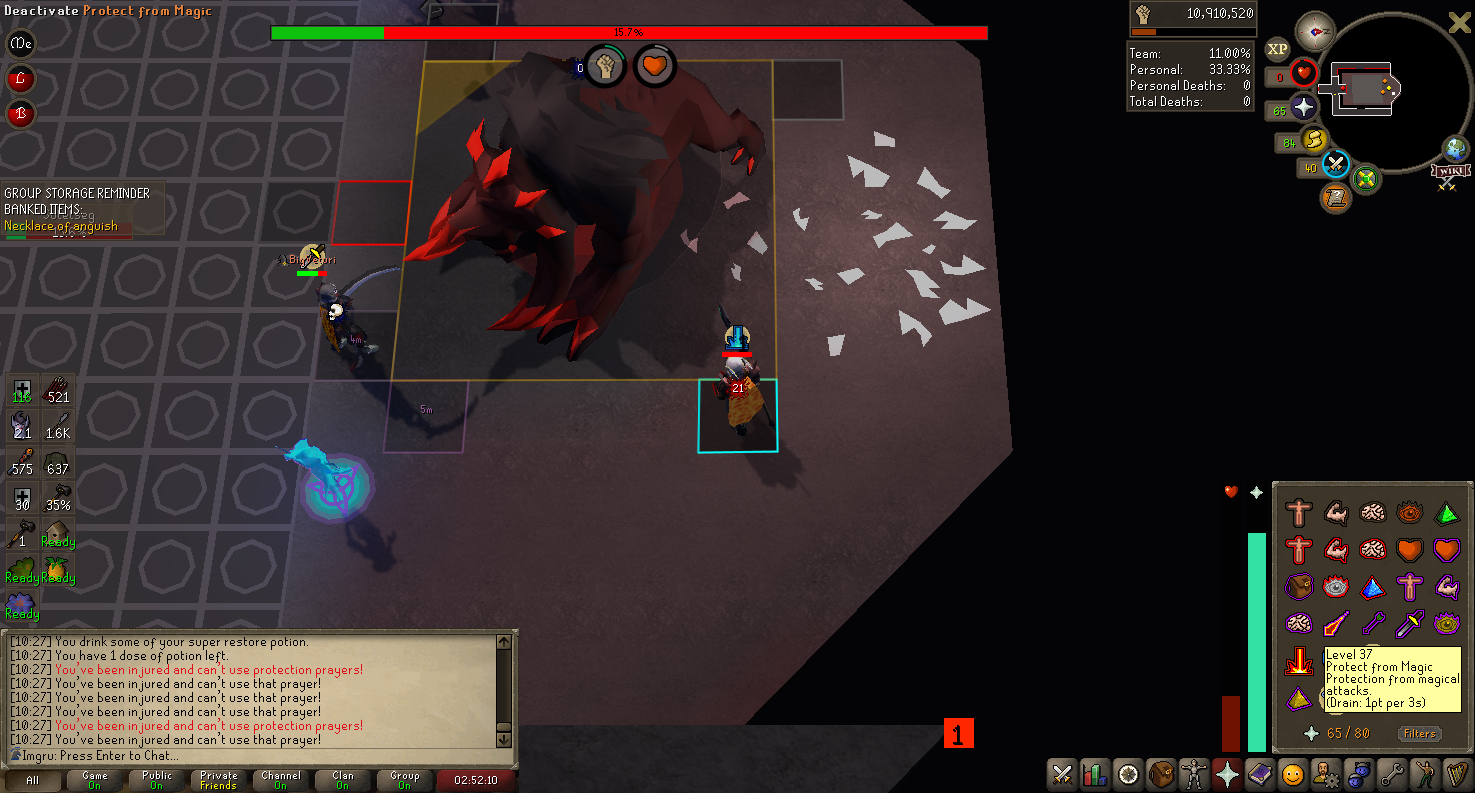Open the prayer Filters button
Image resolution: width=1475 pixels, height=793 pixels.
coord(1419,734)
